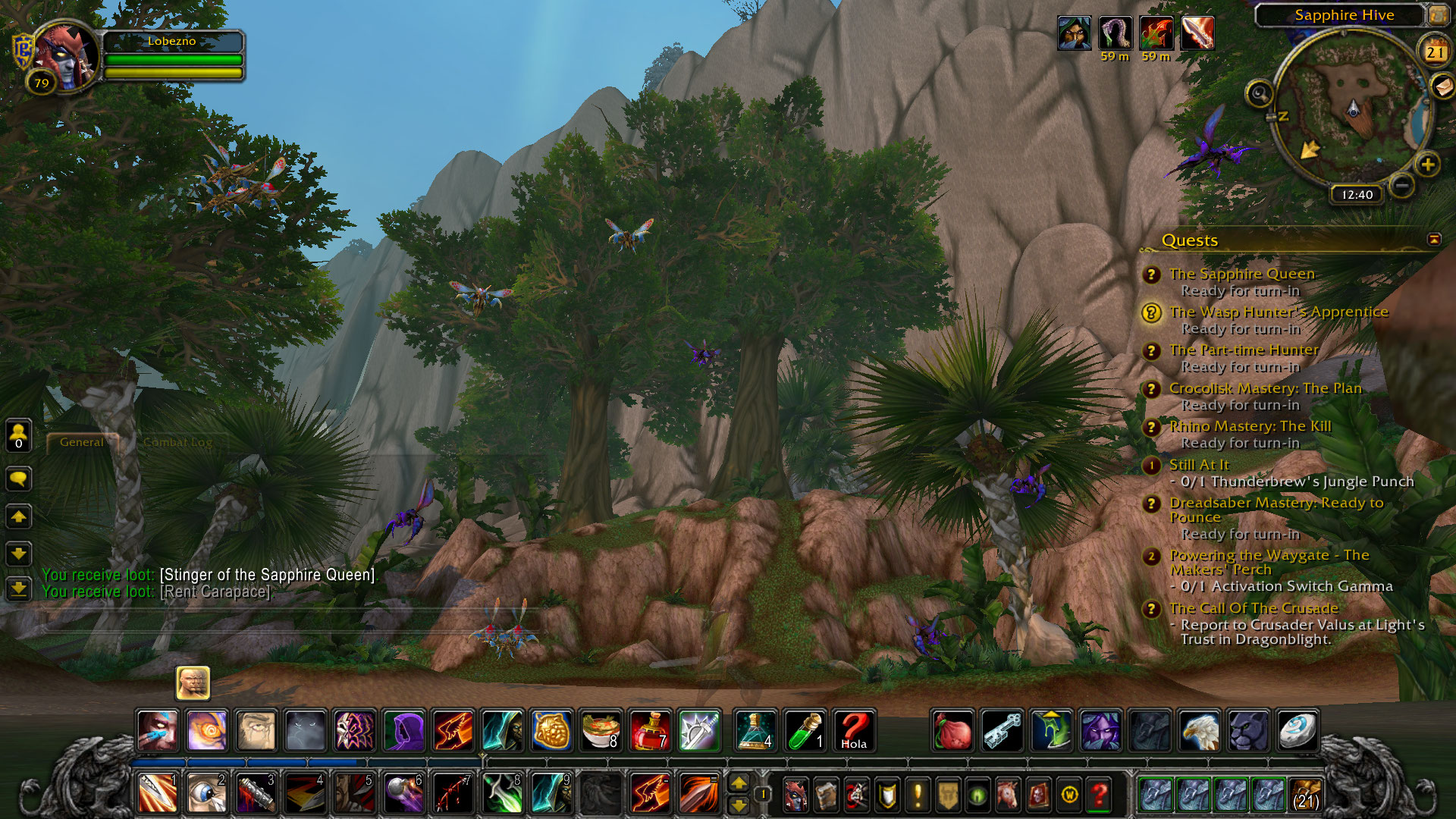The width and height of the screenshot is (1456, 819).
Task: Select the General chat tab
Action: 82,442
